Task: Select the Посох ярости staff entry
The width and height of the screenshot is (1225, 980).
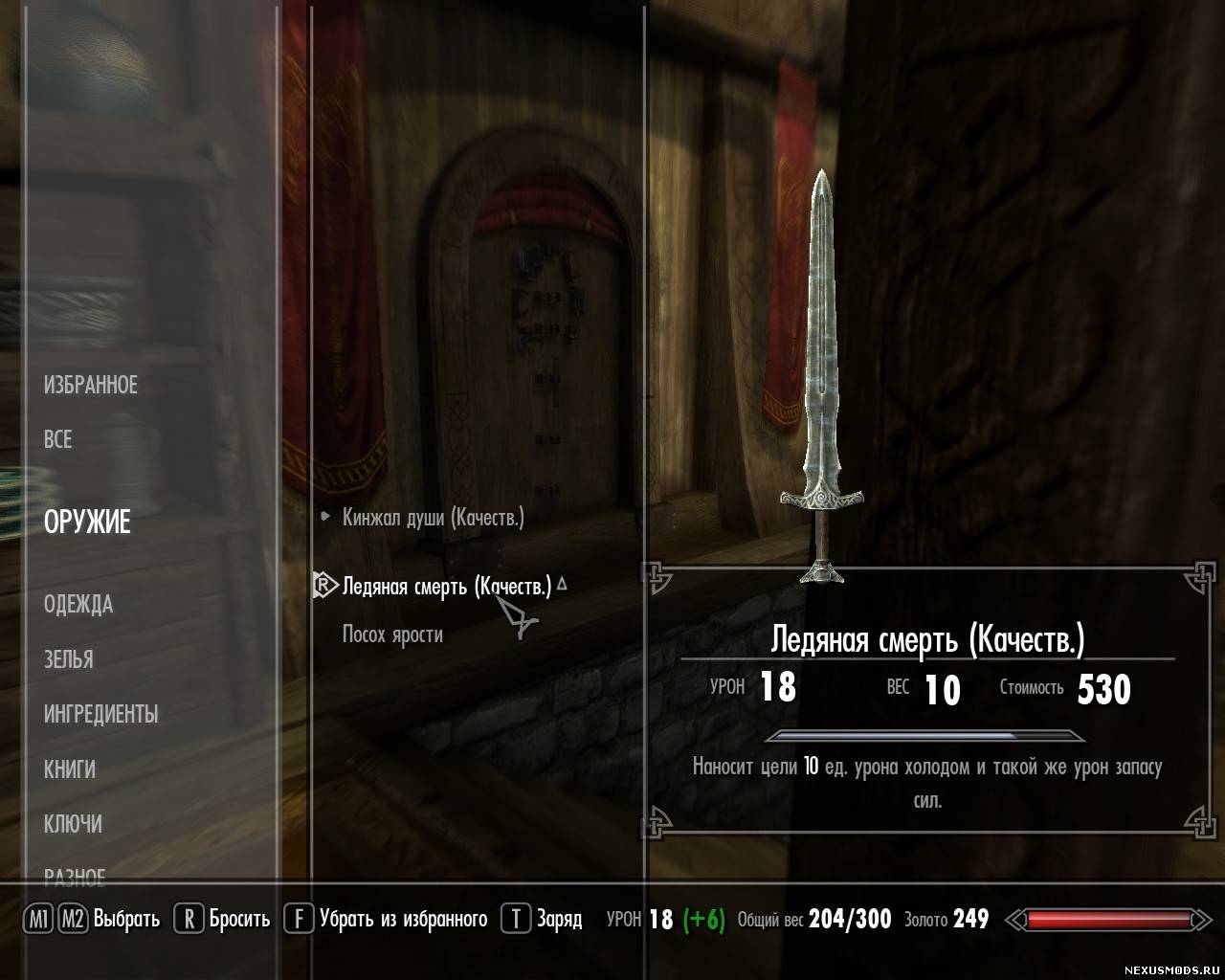Action: [392, 635]
